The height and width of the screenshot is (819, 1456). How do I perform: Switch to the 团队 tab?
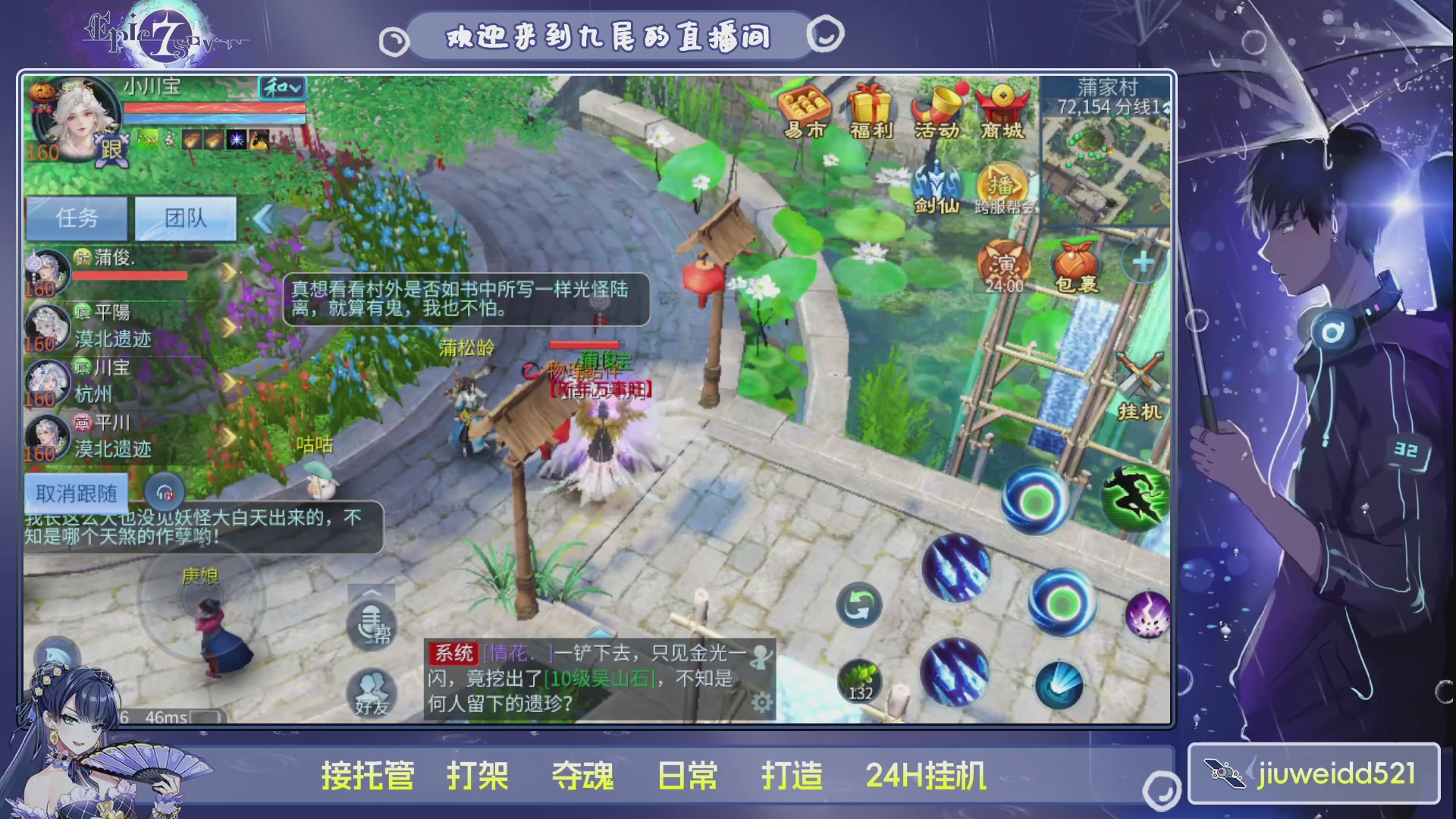coord(184,218)
